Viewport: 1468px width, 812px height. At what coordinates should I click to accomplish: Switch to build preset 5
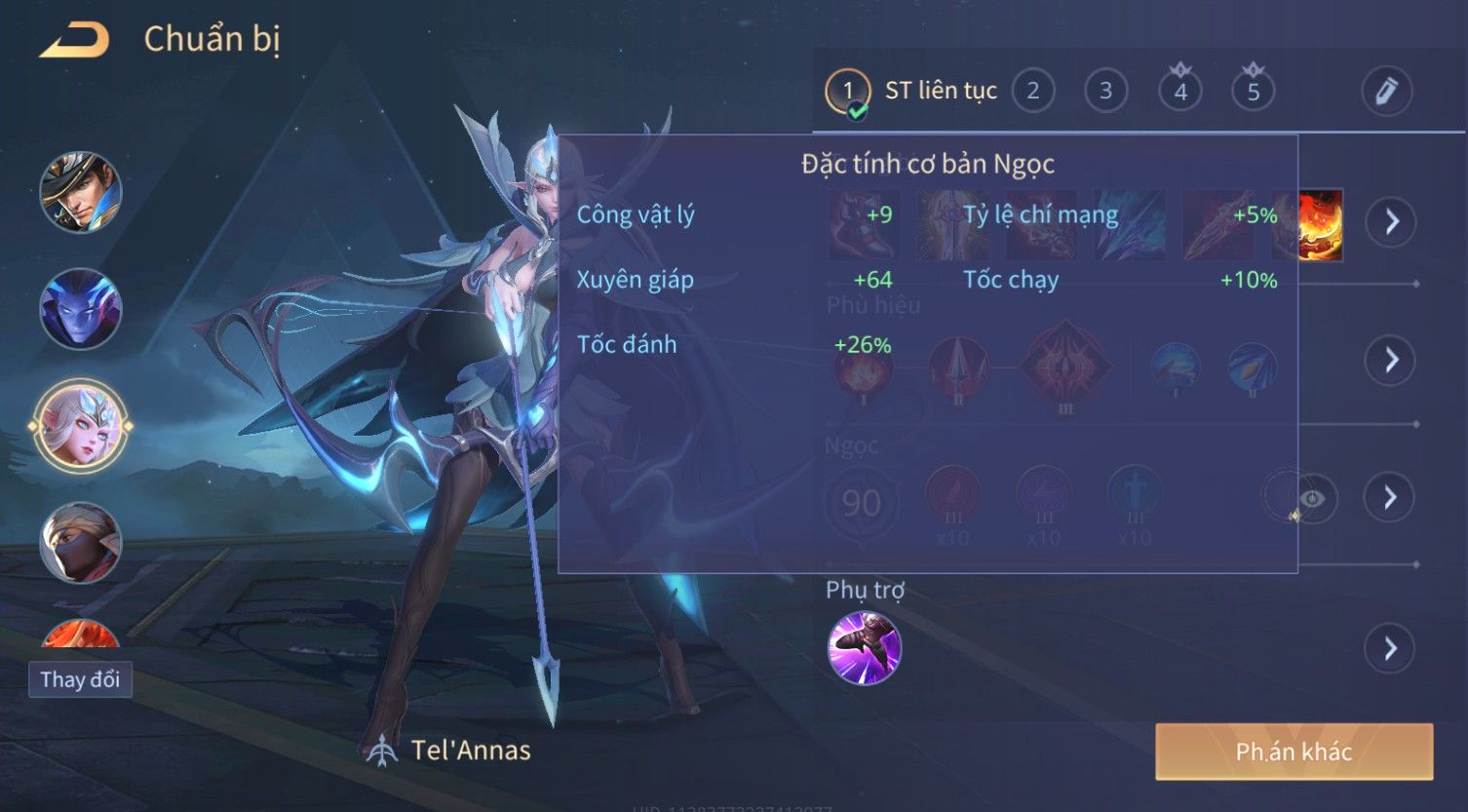pos(1253,92)
